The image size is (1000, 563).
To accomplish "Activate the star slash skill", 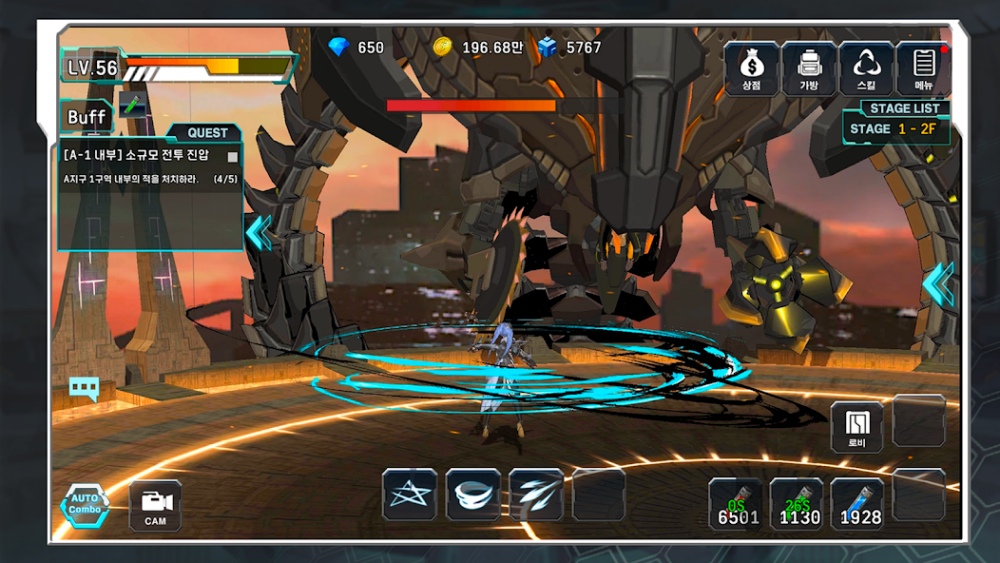I will (x=409, y=494).
